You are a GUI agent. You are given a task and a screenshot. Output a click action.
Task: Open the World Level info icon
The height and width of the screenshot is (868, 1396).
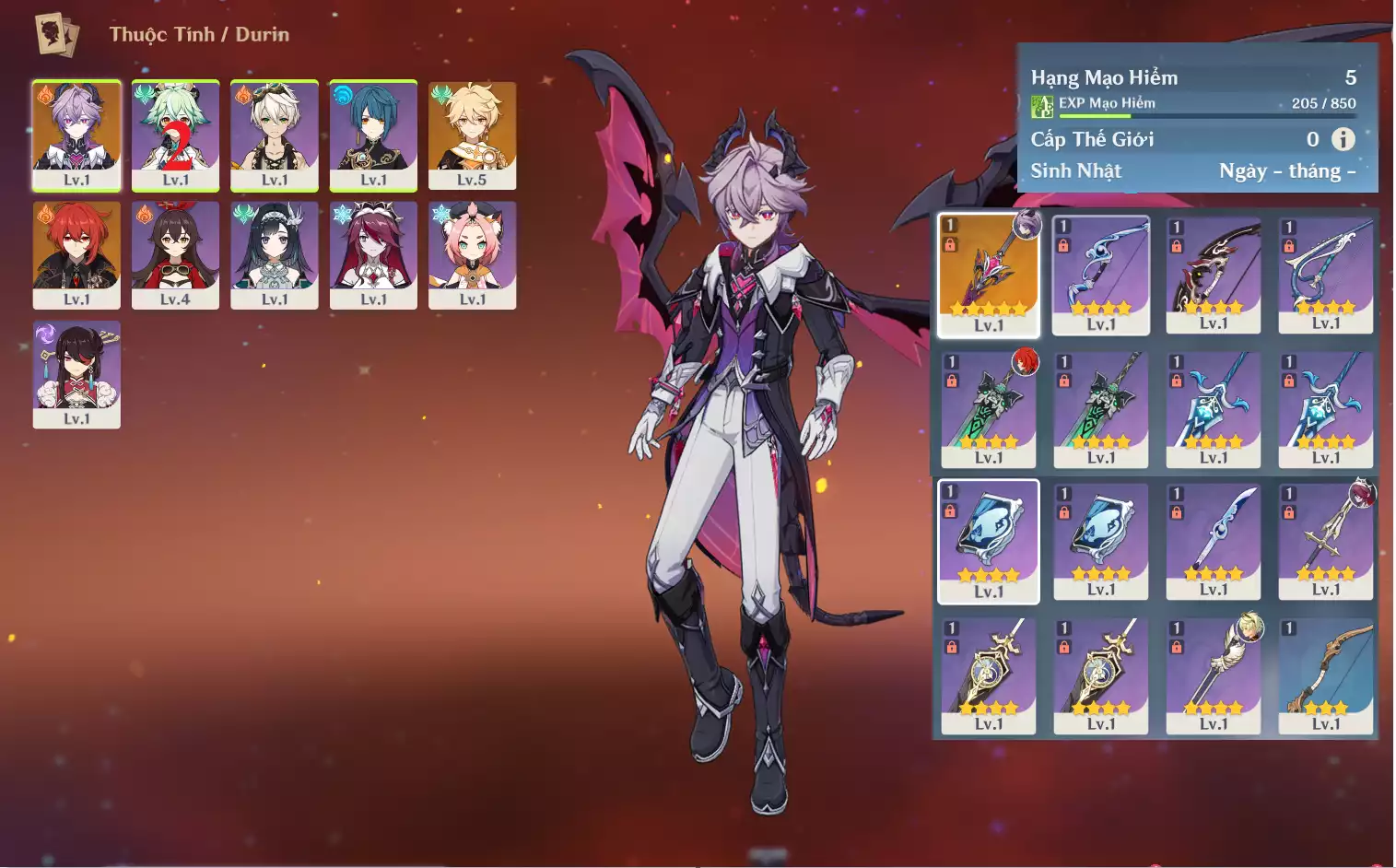(1343, 139)
